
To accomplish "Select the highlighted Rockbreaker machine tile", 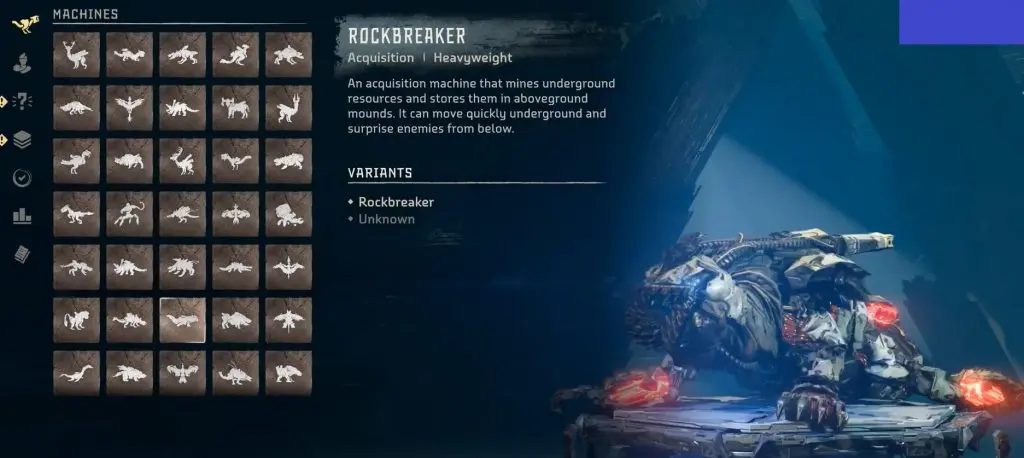I will point(182,320).
